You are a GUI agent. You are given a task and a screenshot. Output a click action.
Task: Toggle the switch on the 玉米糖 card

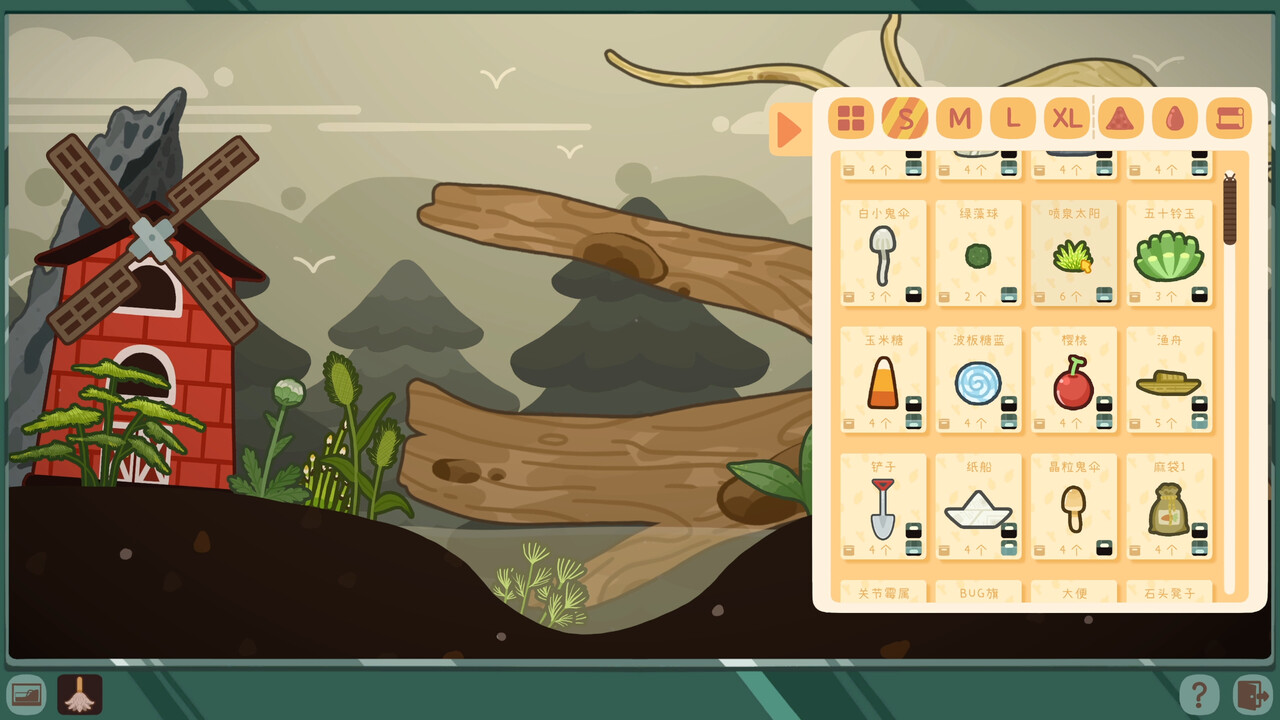coord(913,412)
